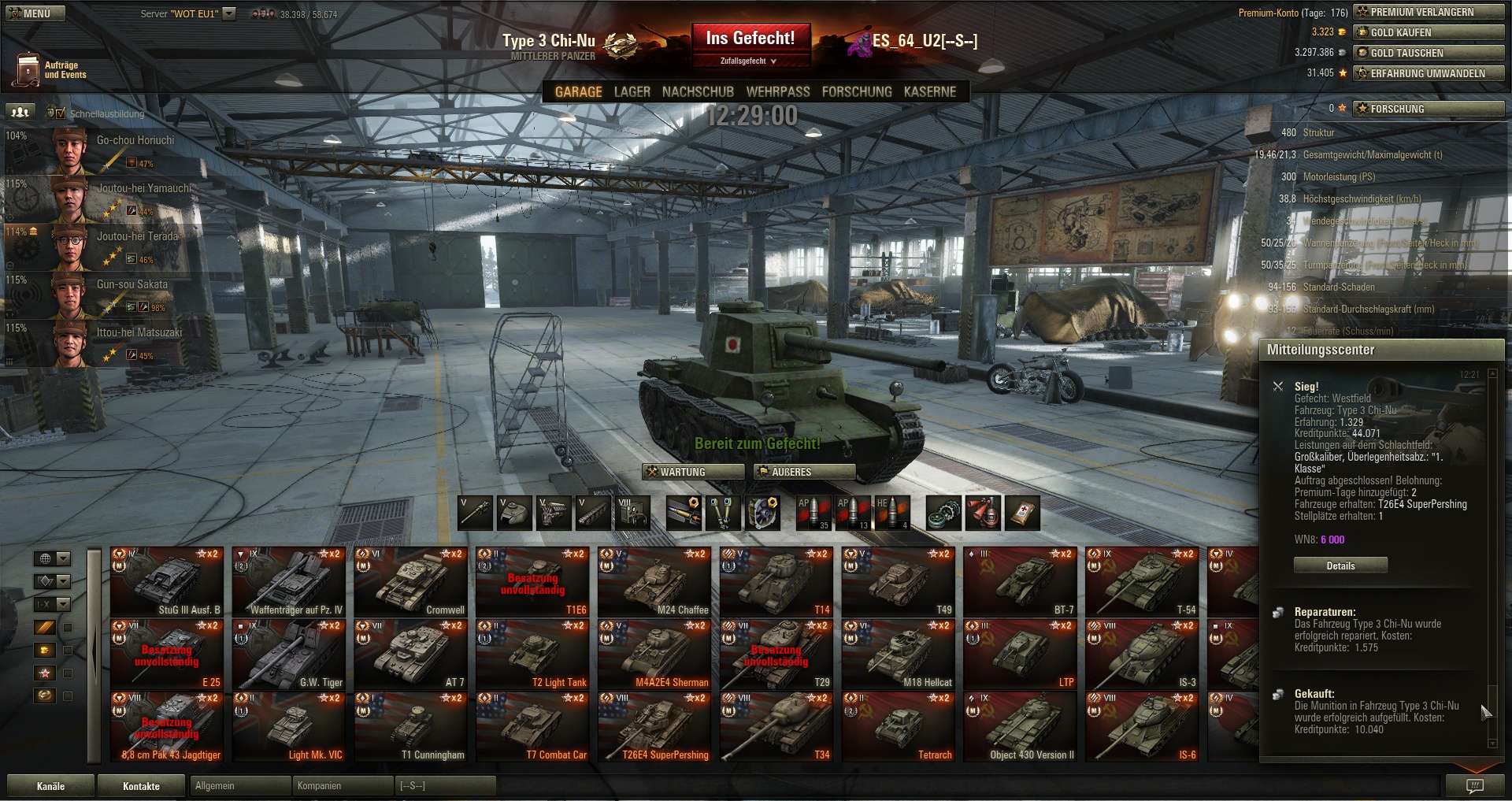
Task: Click GOLD KAUFEN button
Action: (1429, 32)
